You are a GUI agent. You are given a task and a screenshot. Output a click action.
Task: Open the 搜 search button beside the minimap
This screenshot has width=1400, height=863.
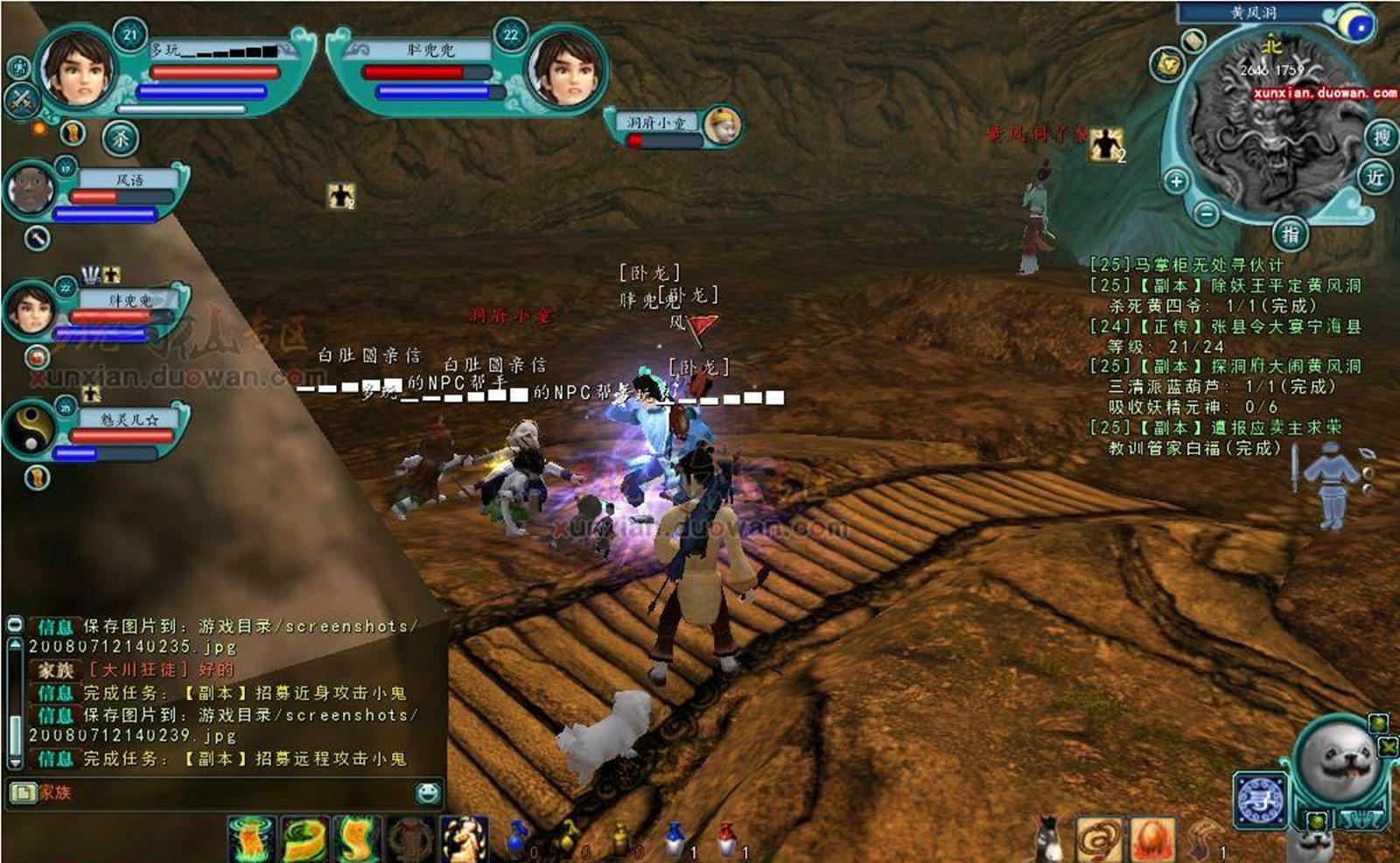click(1381, 137)
